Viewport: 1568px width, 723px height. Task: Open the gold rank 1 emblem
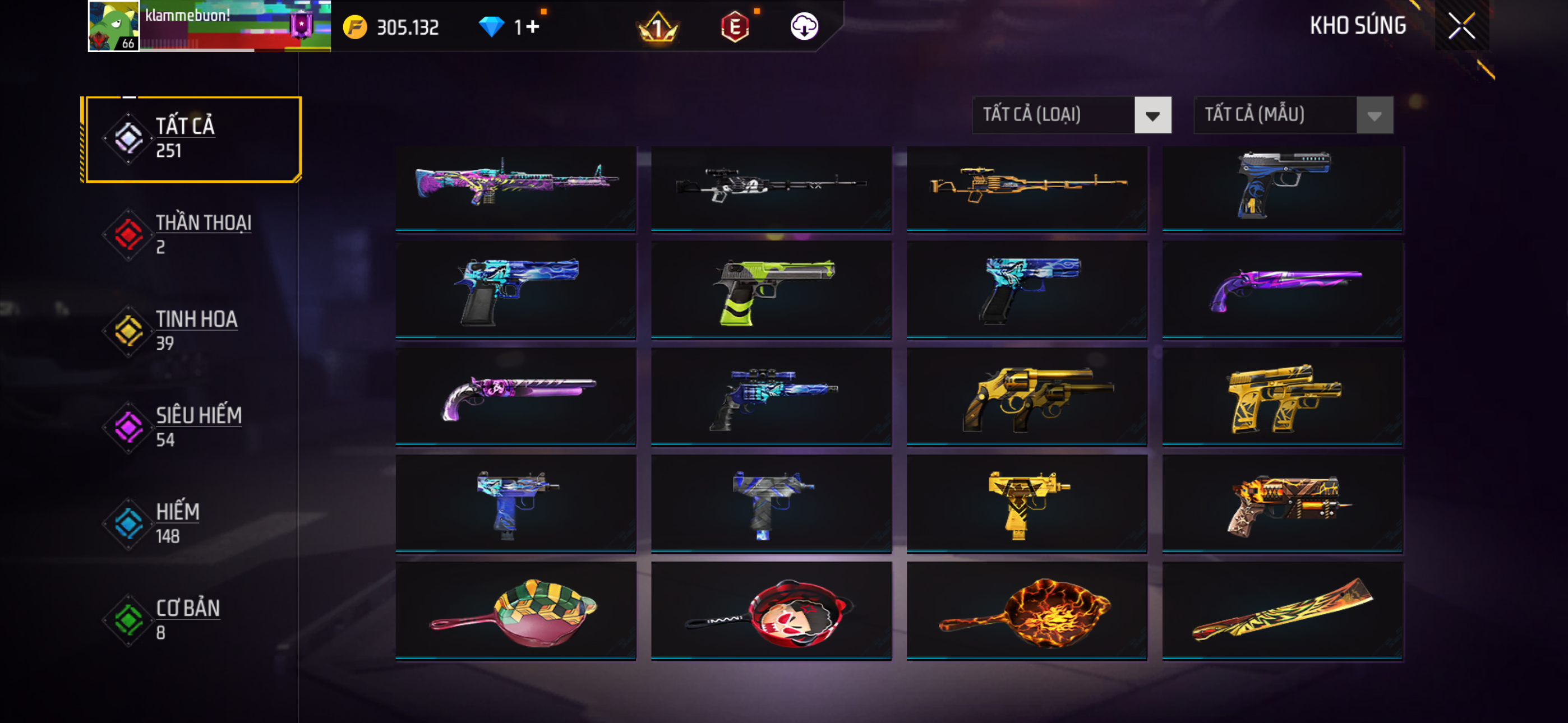click(657, 28)
